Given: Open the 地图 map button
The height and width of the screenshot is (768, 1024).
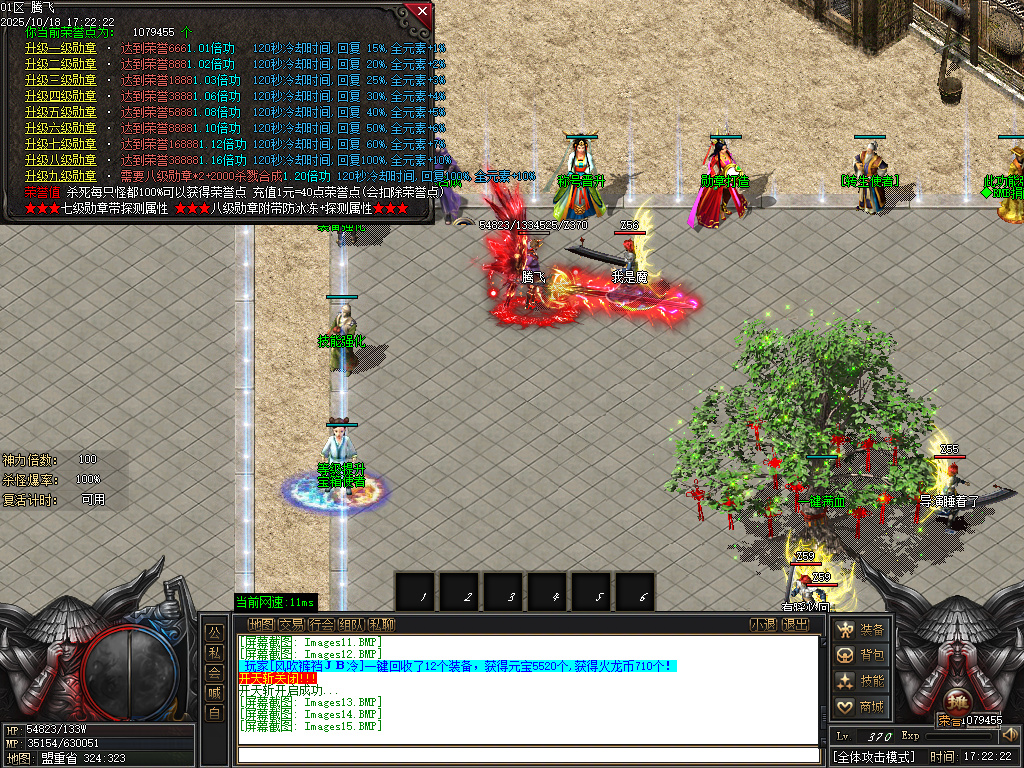Looking at the screenshot, I should (x=261, y=625).
